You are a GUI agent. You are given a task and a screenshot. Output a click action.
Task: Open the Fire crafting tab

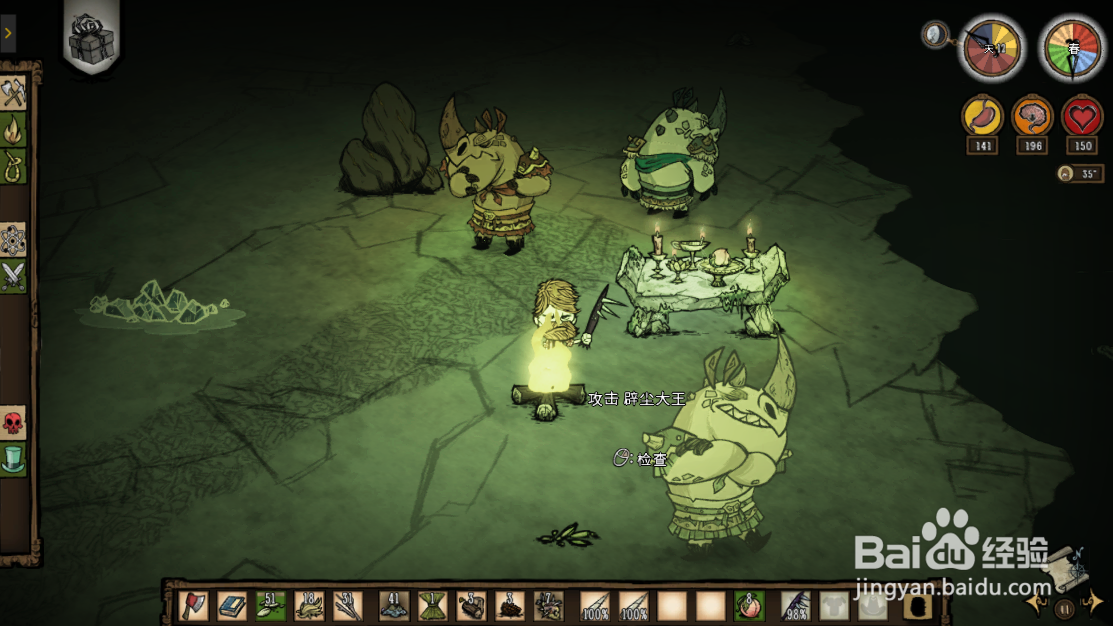[13, 129]
